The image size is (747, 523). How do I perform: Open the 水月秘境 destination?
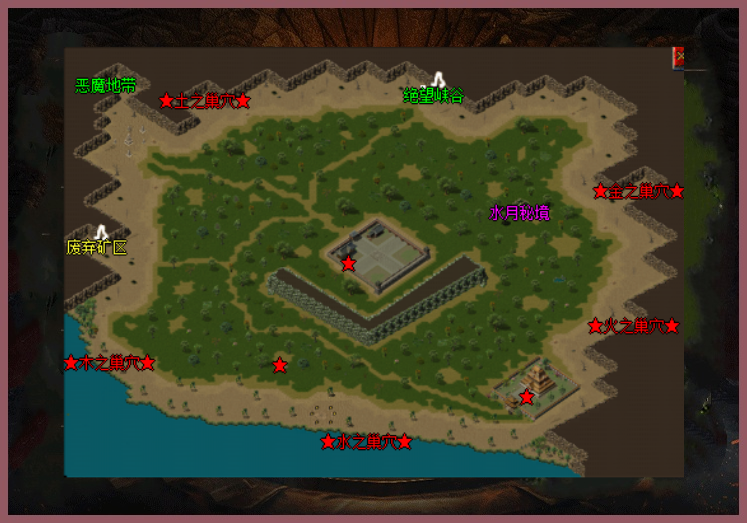pos(519,213)
